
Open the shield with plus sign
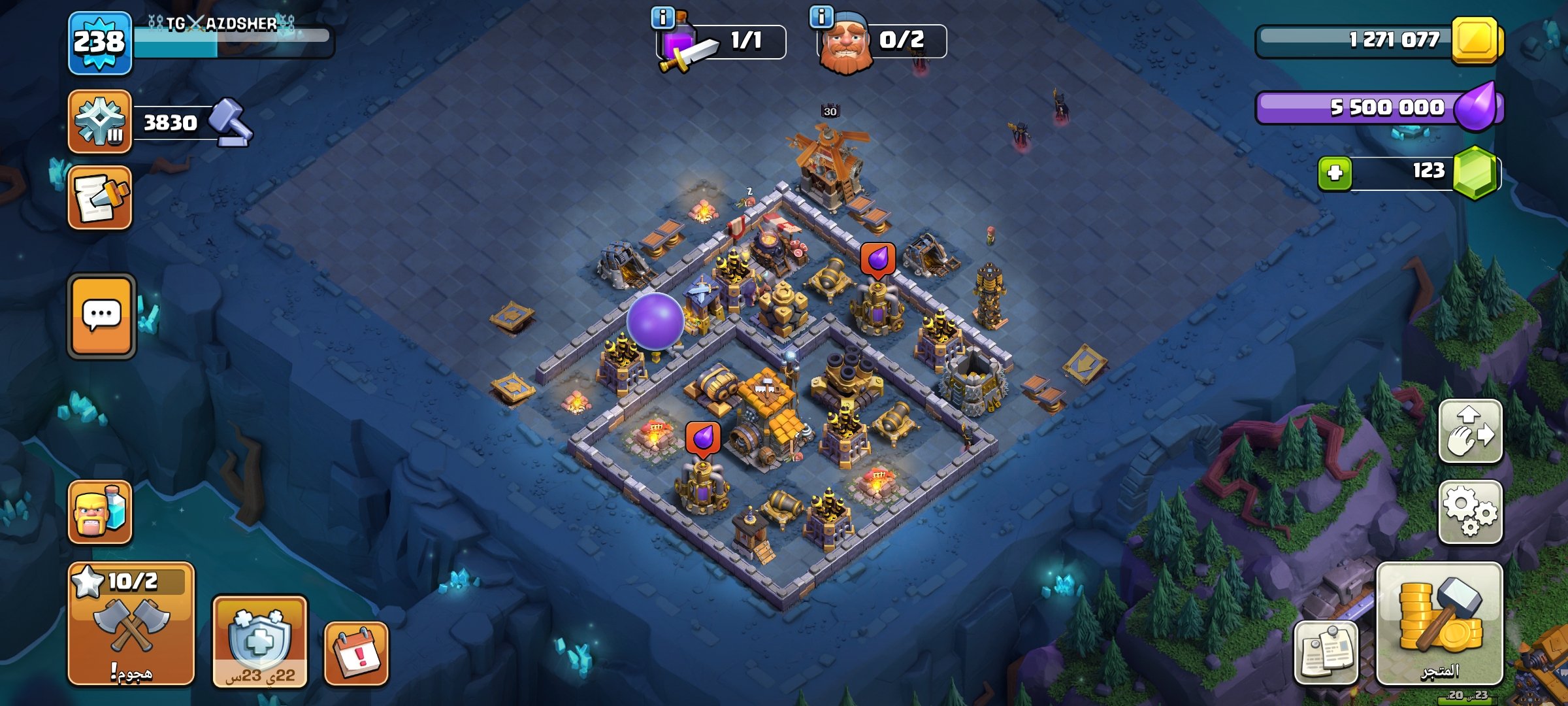[259, 641]
